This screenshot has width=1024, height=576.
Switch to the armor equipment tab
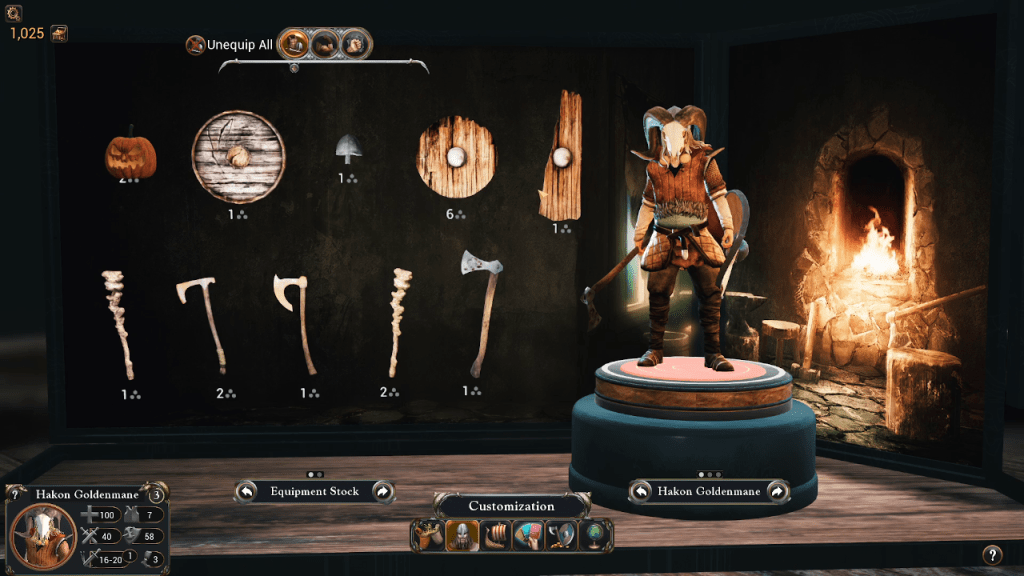click(293, 44)
